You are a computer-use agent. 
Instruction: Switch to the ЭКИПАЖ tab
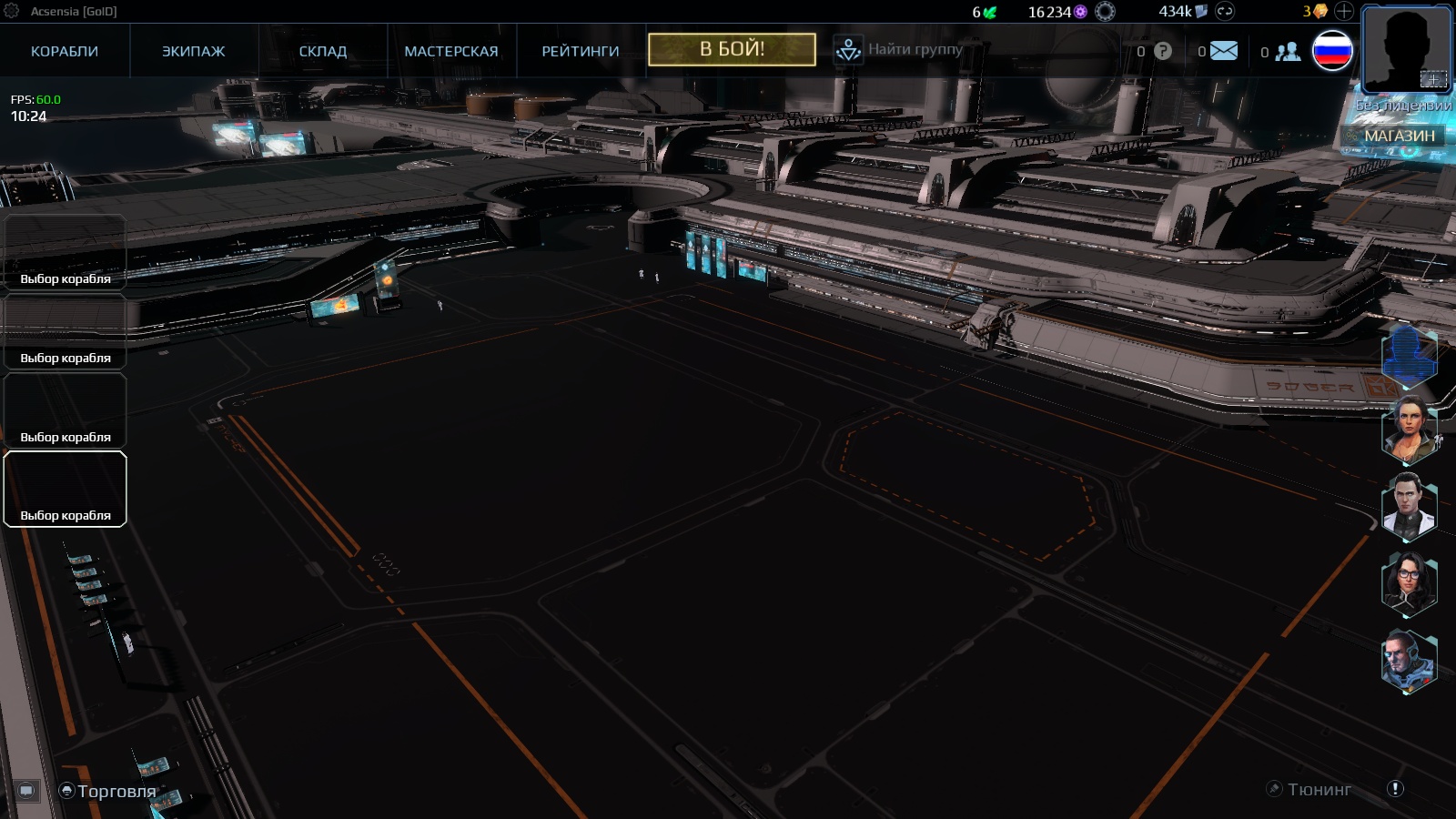pyautogui.click(x=193, y=51)
